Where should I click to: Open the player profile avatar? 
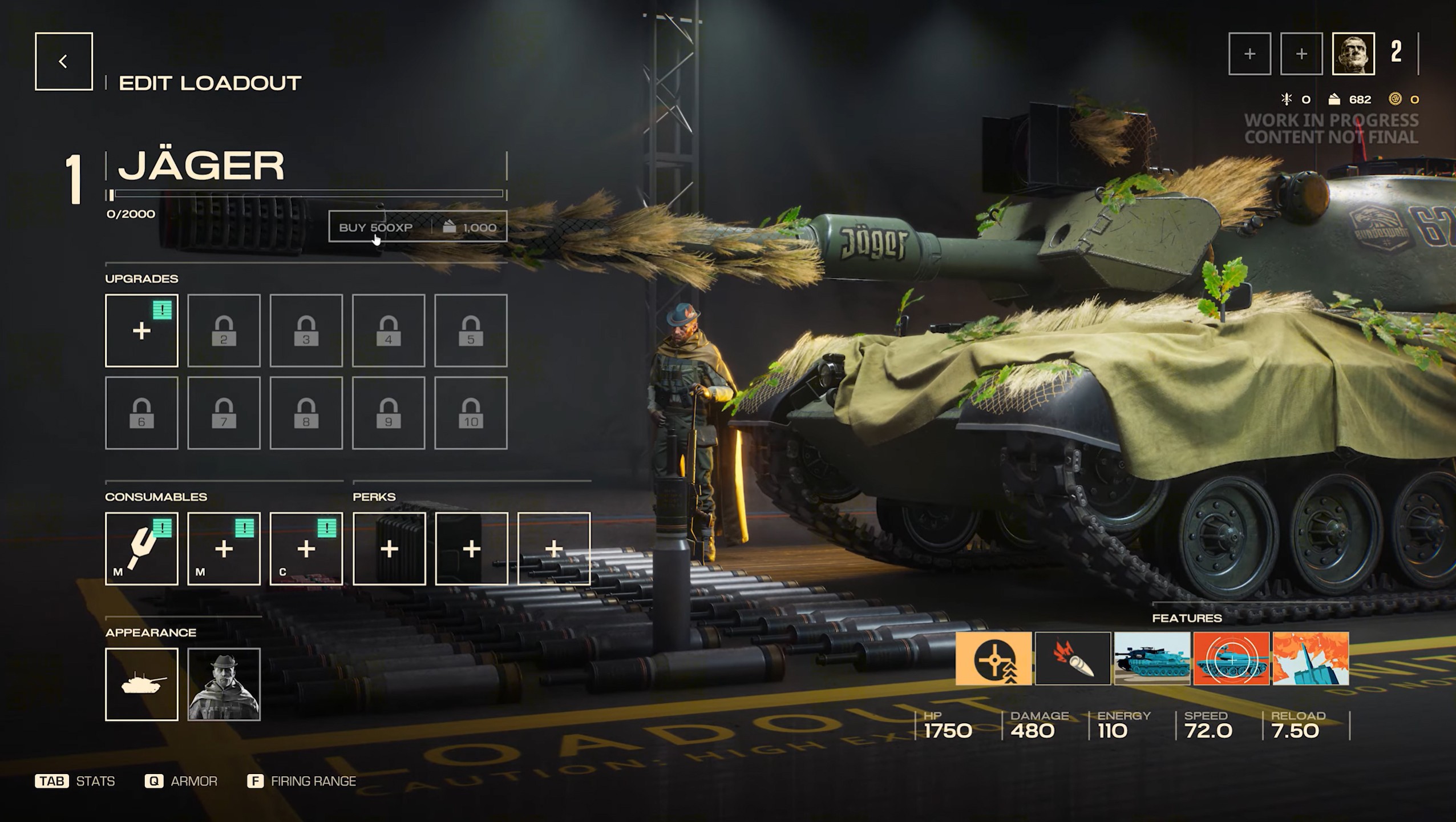[1353, 54]
